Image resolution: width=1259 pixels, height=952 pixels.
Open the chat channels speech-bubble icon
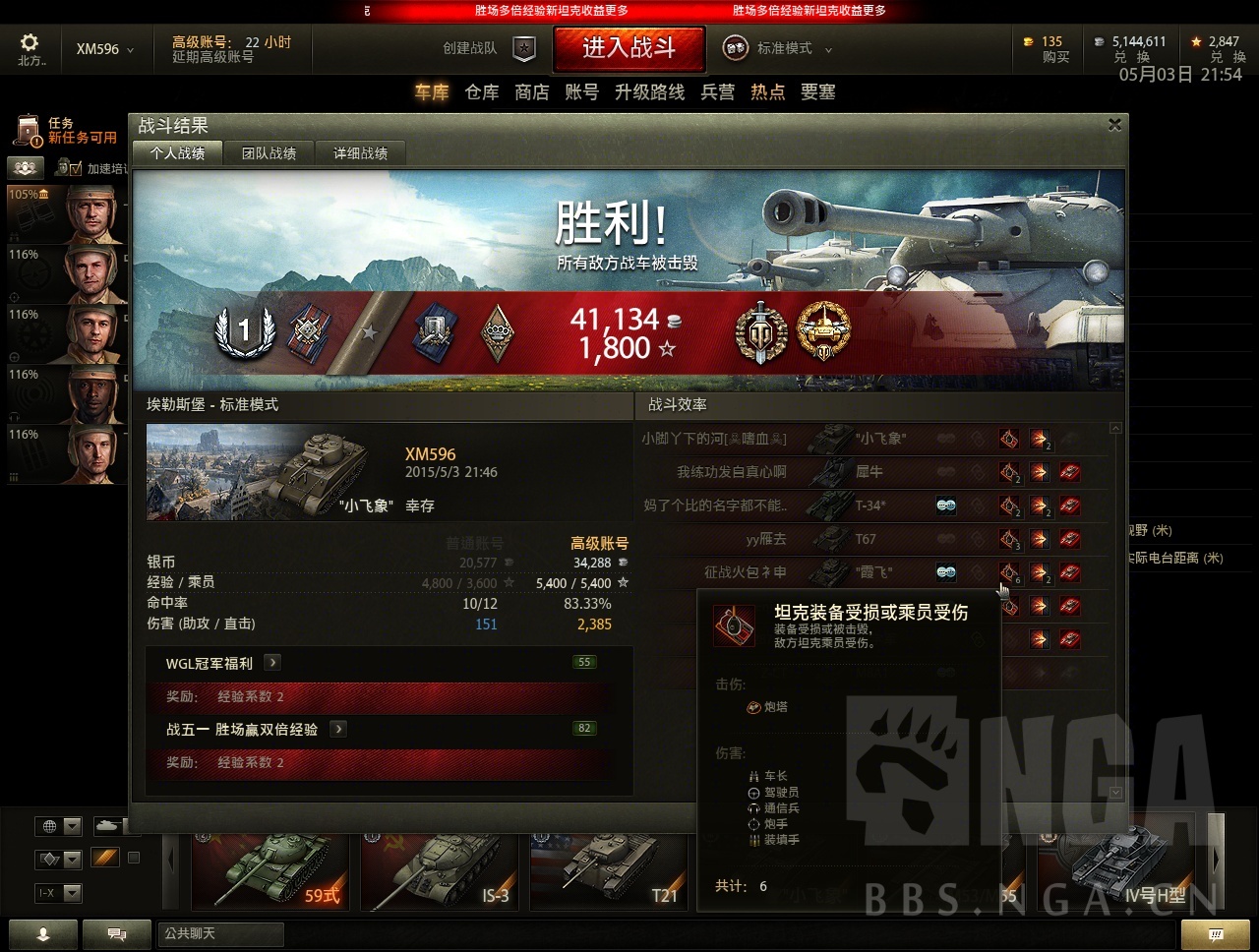[x=116, y=933]
